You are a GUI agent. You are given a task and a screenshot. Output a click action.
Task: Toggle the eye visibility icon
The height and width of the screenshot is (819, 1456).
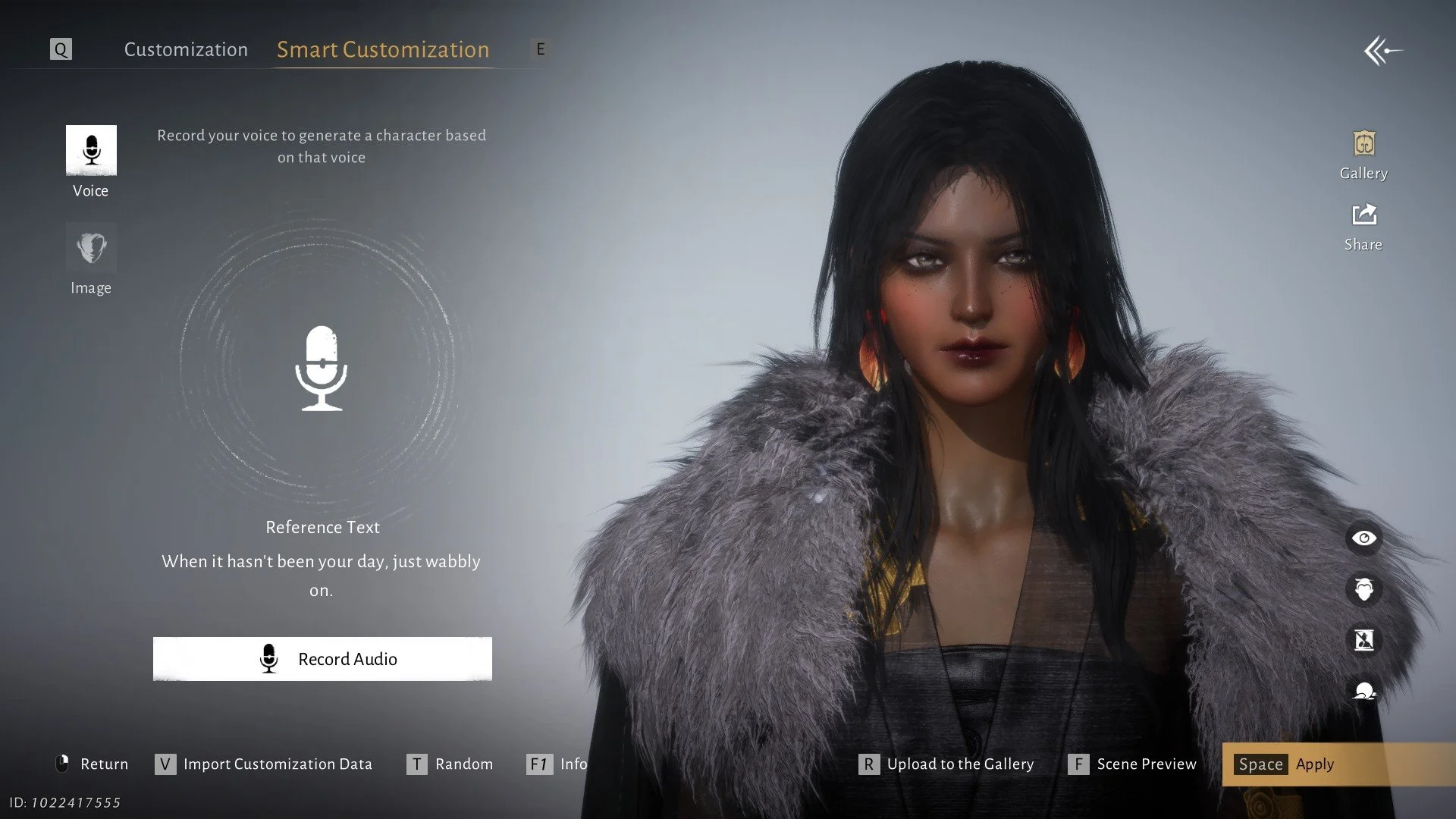tap(1363, 538)
